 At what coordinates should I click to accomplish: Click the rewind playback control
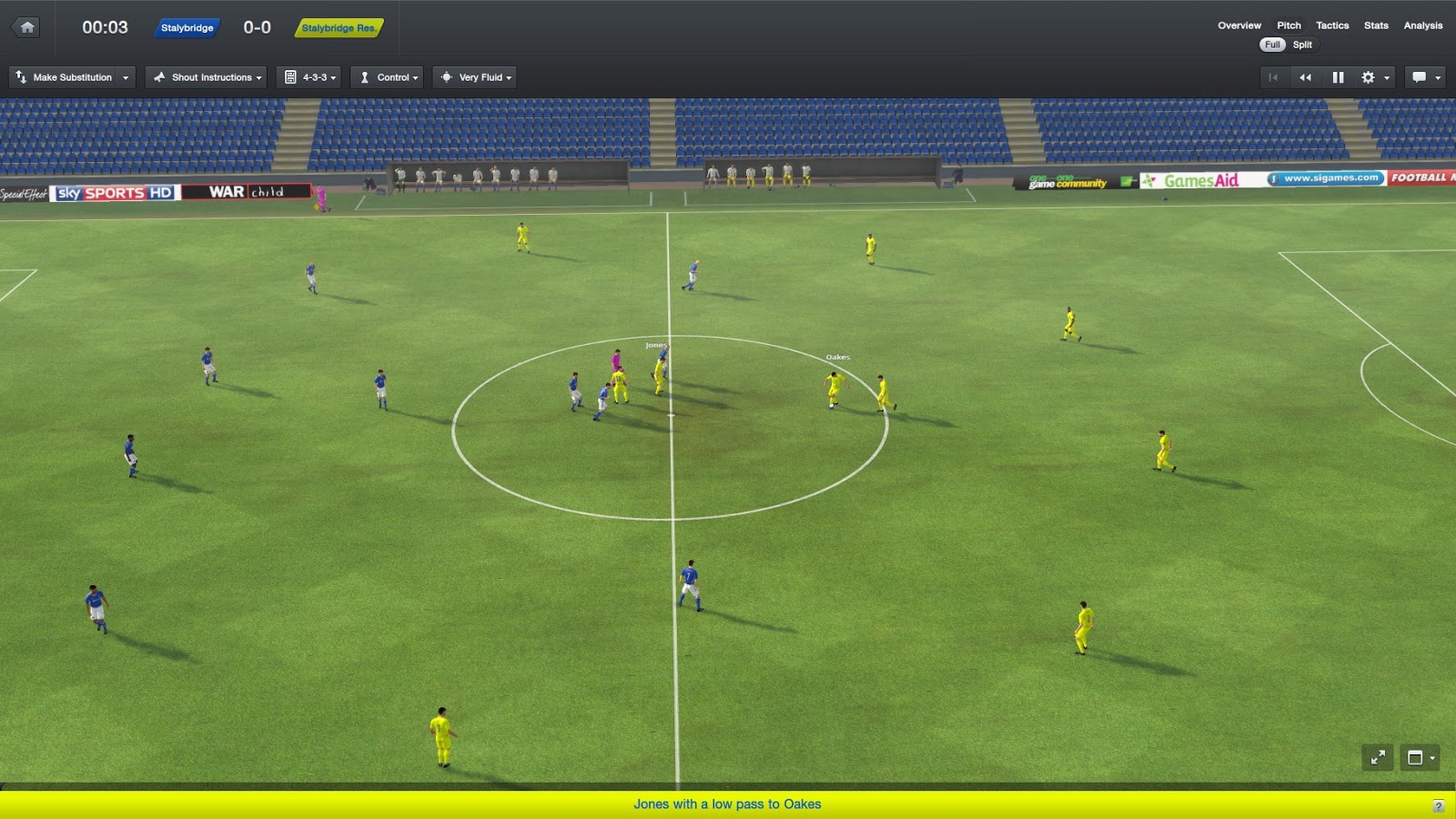tap(1306, 77)
